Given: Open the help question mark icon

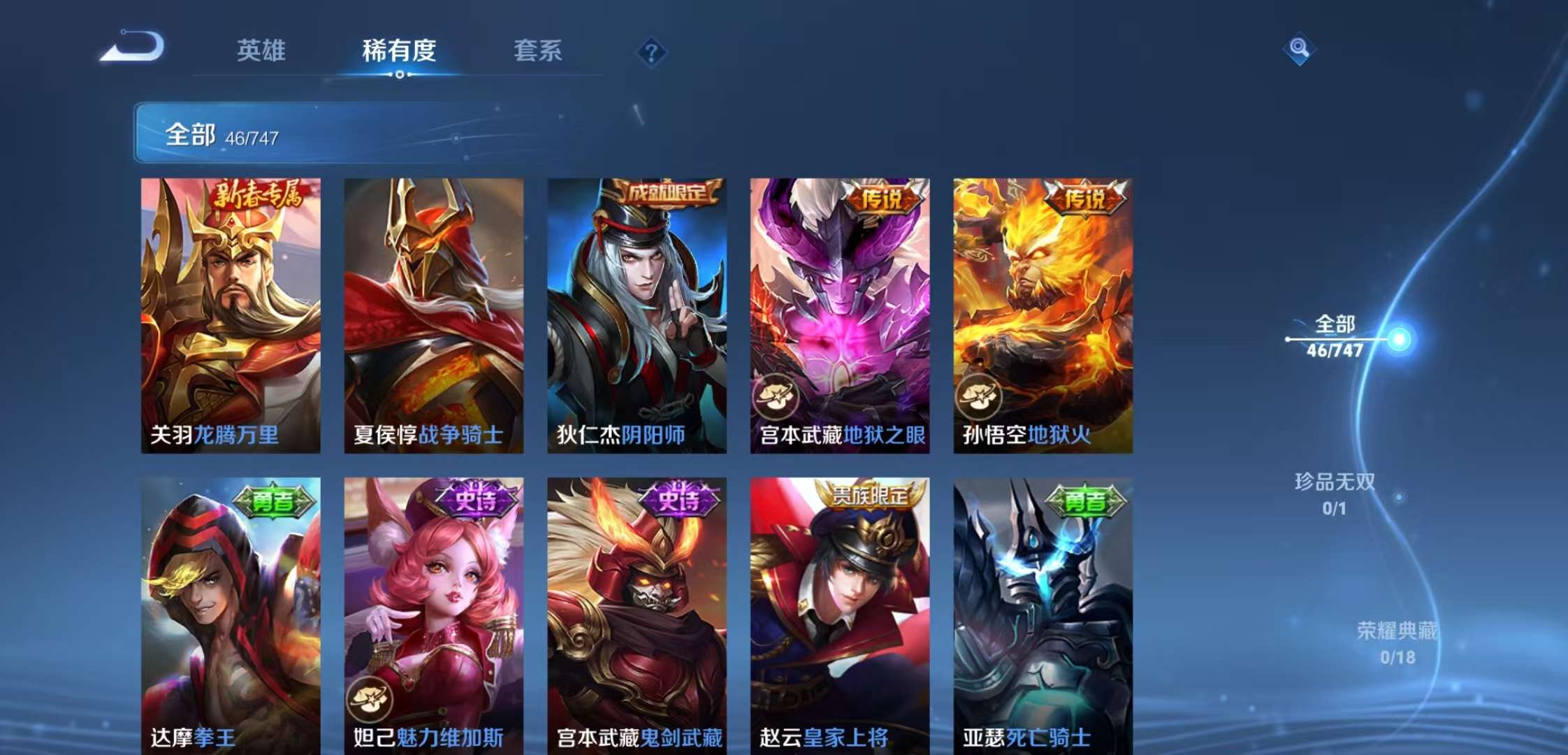Looking at the screenshot, I should [651, 50].
